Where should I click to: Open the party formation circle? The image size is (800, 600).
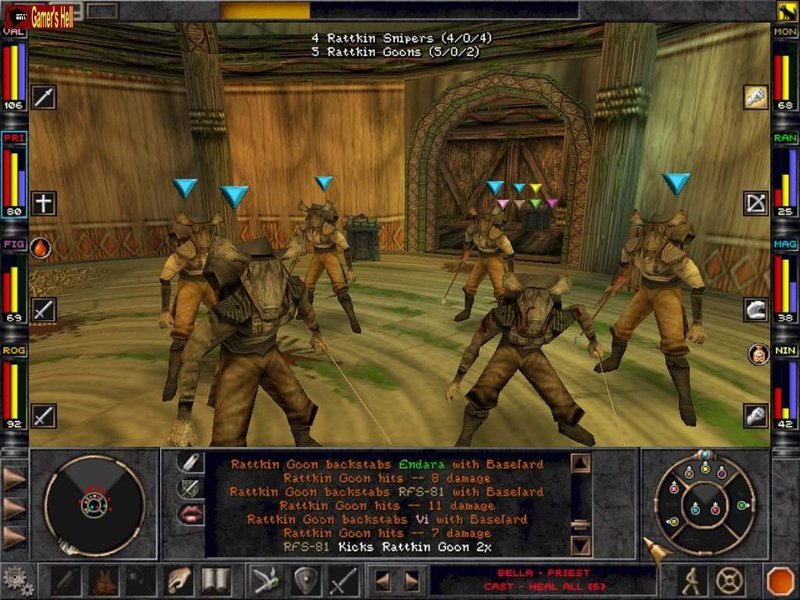pos(705,502)
